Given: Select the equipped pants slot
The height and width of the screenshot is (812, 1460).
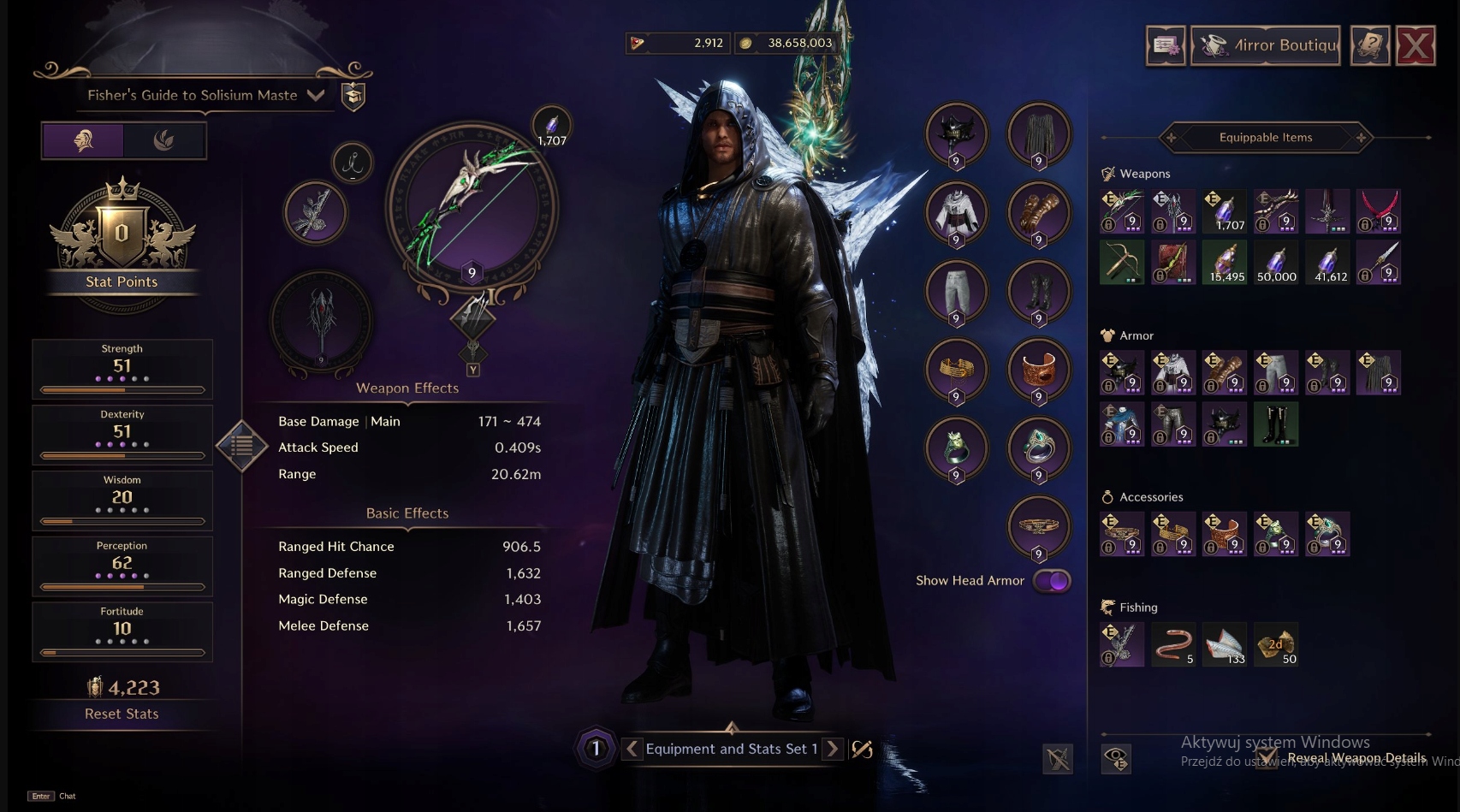Looking at the screenshot, I should [956, 291].
